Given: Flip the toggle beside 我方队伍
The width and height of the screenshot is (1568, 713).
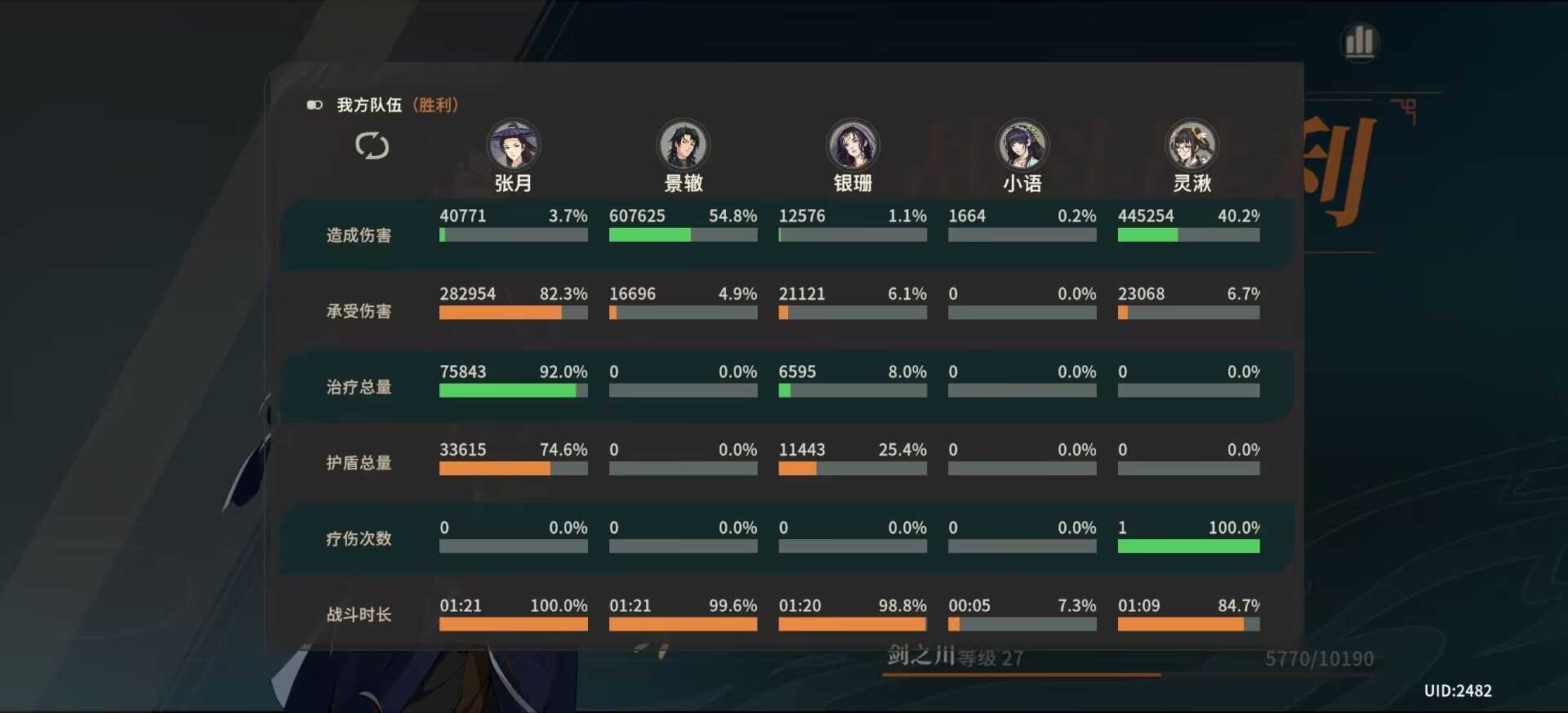Looking at the screenshot, I should click(314, 105).
